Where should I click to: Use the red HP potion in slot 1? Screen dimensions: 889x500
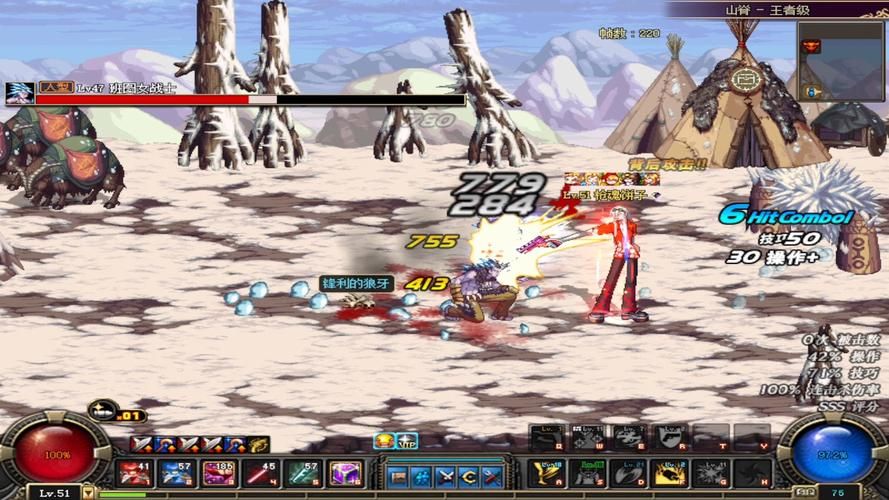[133, 472]
